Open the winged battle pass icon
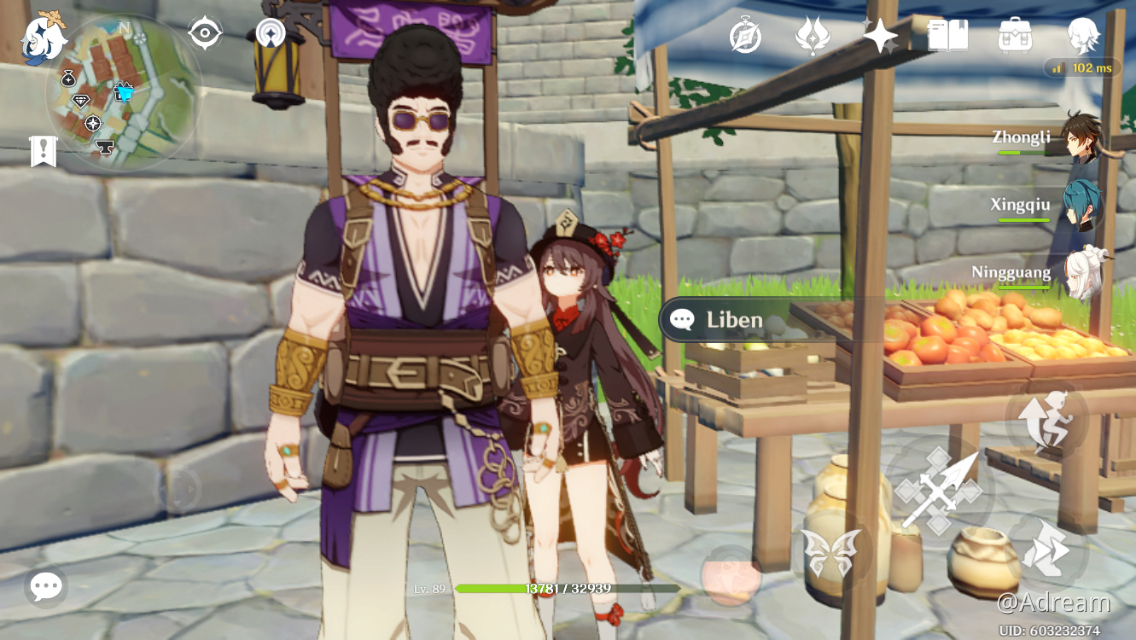This screenshot has height=640, width=1136. tap(812, 36)
